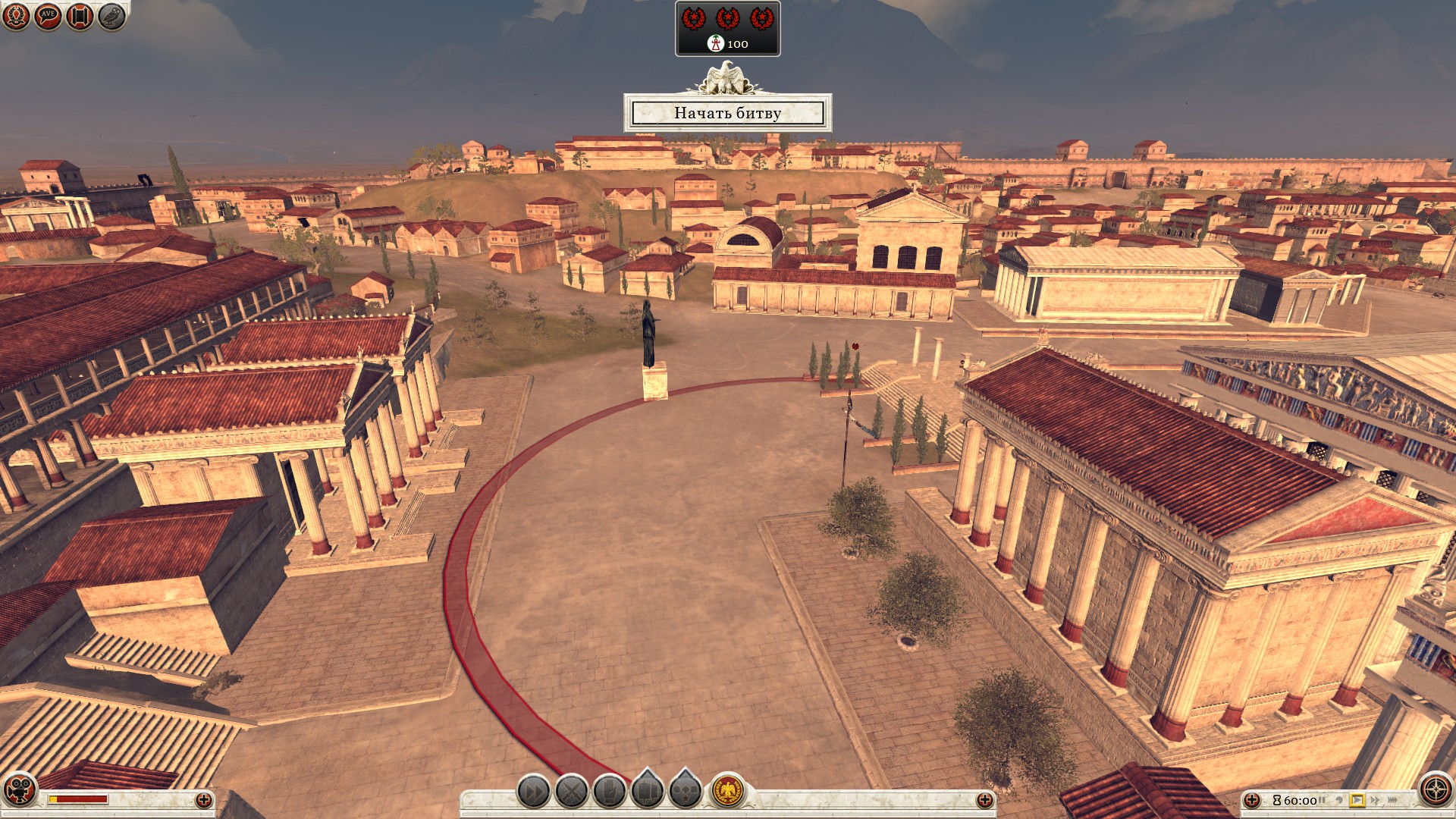Activate the crossed swords melee button
The width and height of the screenshot is (1456, 819).
coord(572,792)
